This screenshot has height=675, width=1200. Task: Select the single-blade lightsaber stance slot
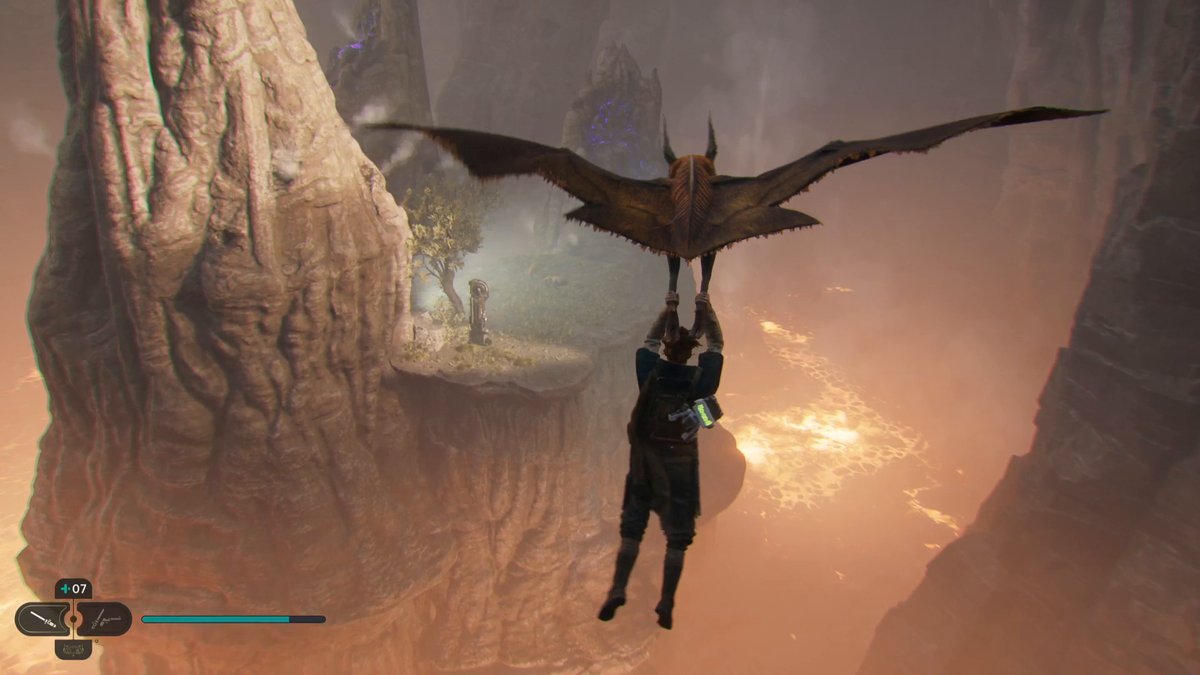coord(41,619)
